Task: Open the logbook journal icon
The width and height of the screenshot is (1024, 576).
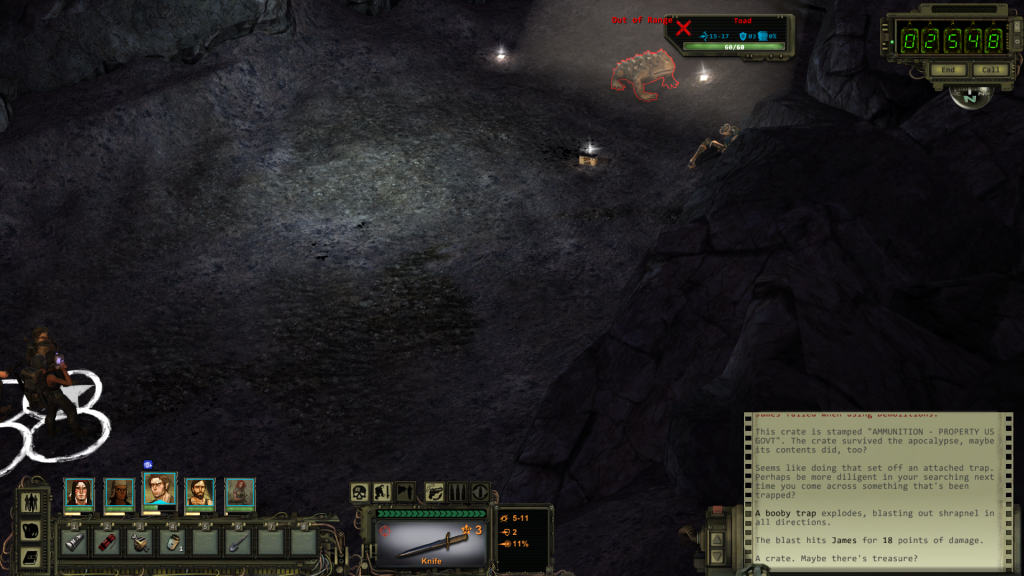Action: (x=30, y=557)
